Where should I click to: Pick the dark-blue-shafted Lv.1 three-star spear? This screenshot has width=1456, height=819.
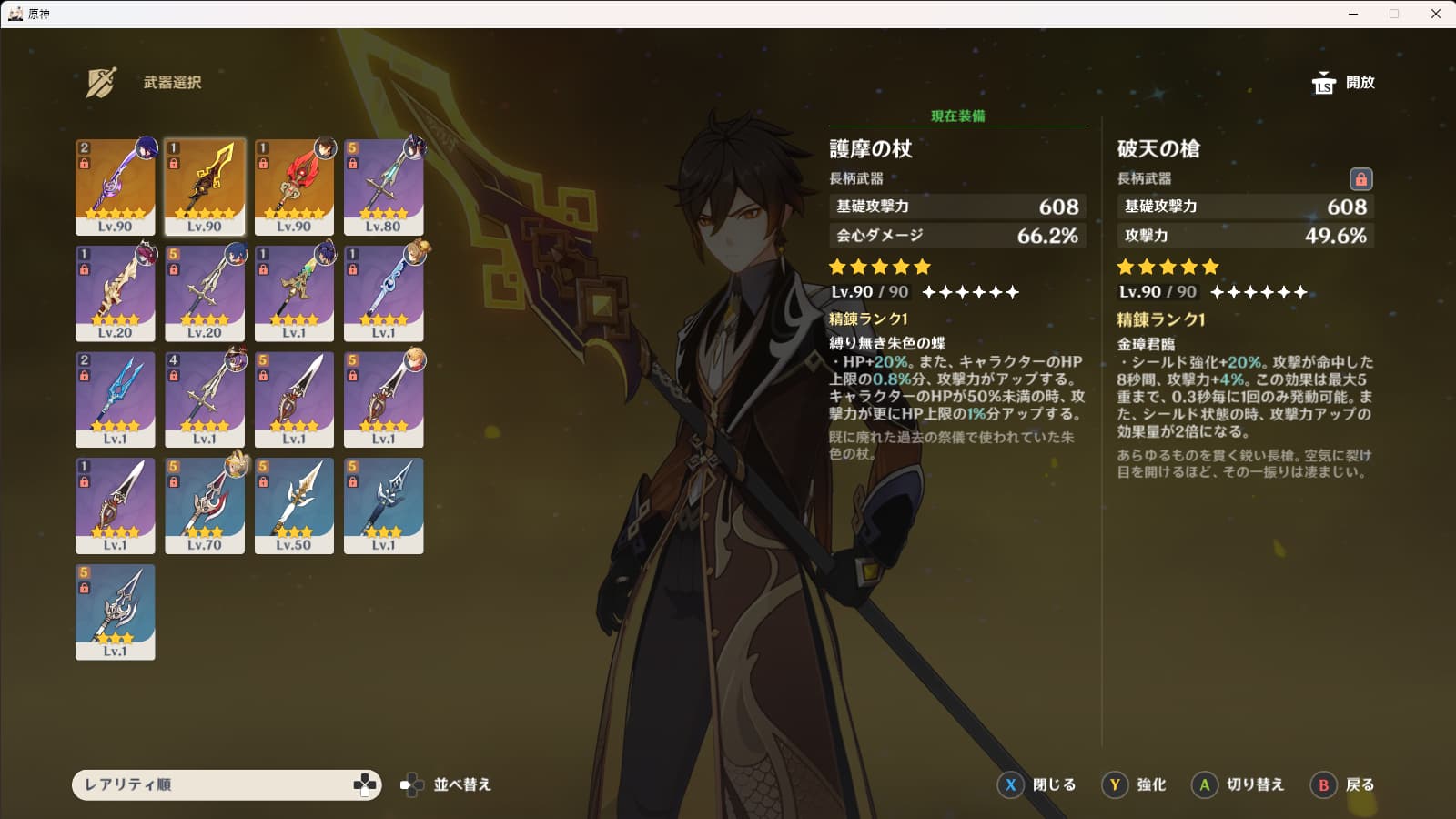[x=383, y=506]
